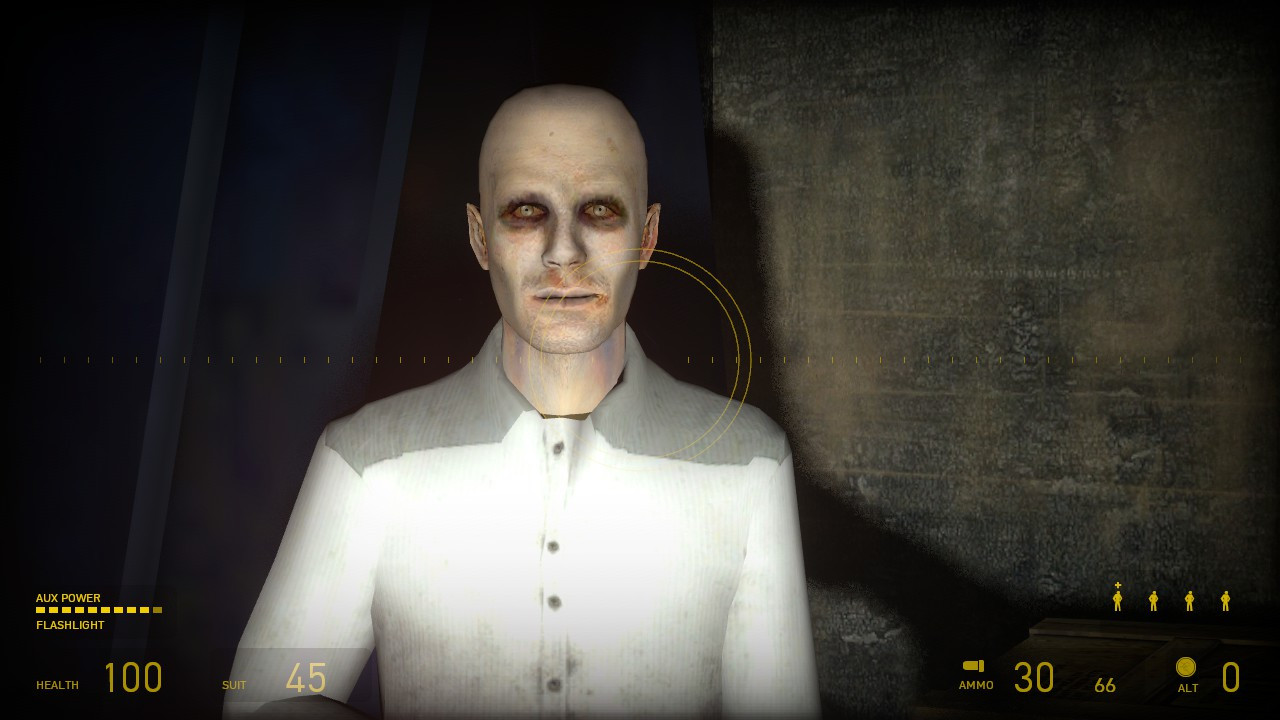1280x720 pixels.
Task: Select the squad member icon with medic cross
Action: point(1117,600)
